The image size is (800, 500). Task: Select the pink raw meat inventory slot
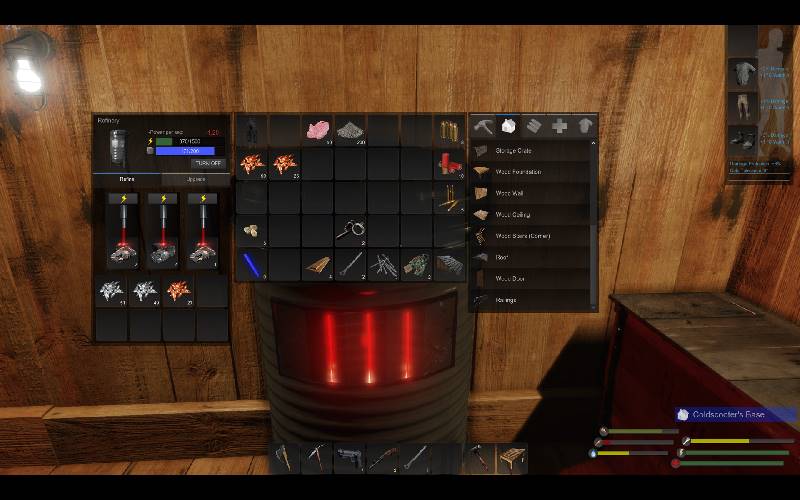click(x=318, y=130)
